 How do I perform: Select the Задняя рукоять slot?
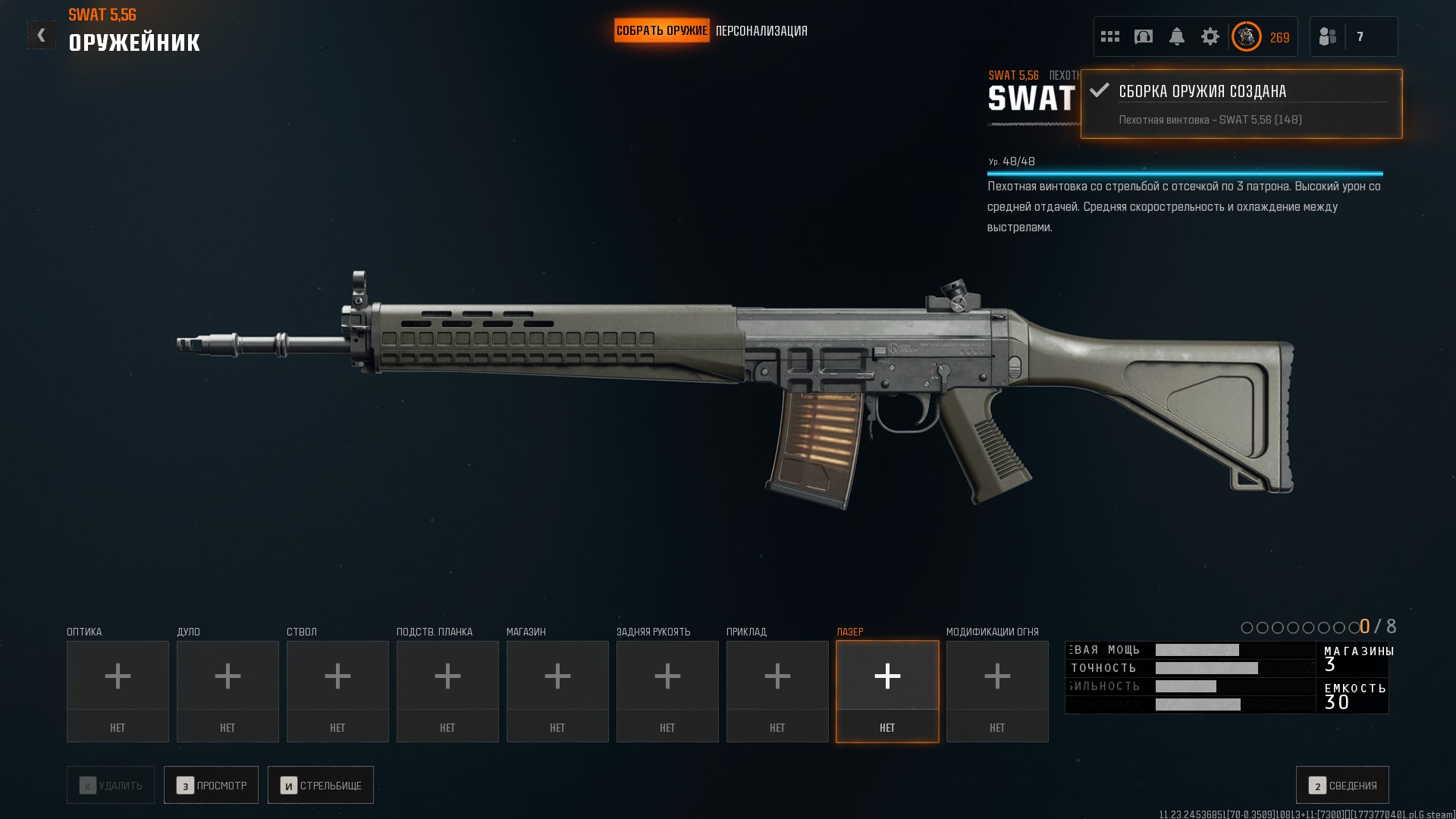(667, 691)
